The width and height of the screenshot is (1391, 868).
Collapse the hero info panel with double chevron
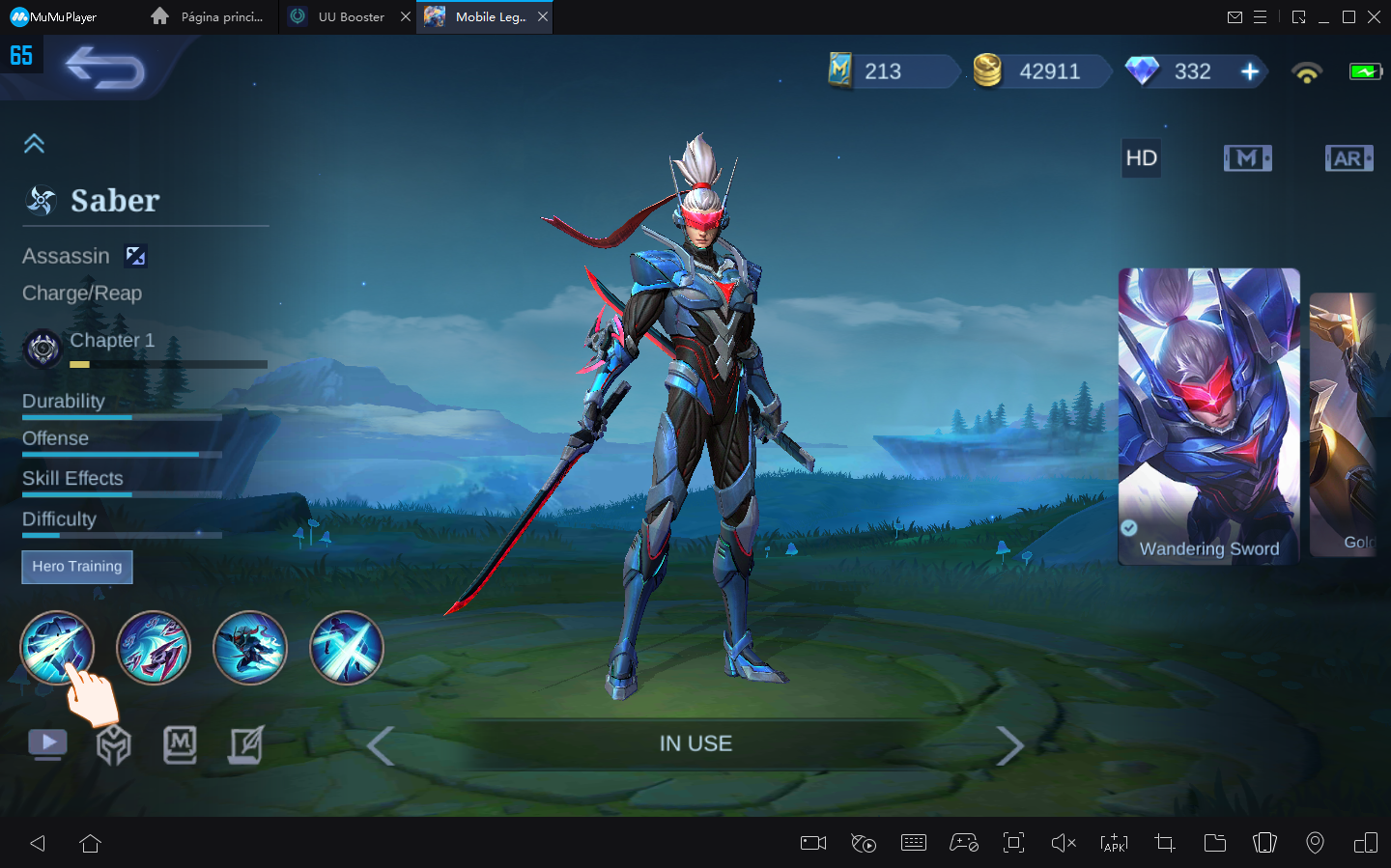pyautogui.click(x=35, y=143)
